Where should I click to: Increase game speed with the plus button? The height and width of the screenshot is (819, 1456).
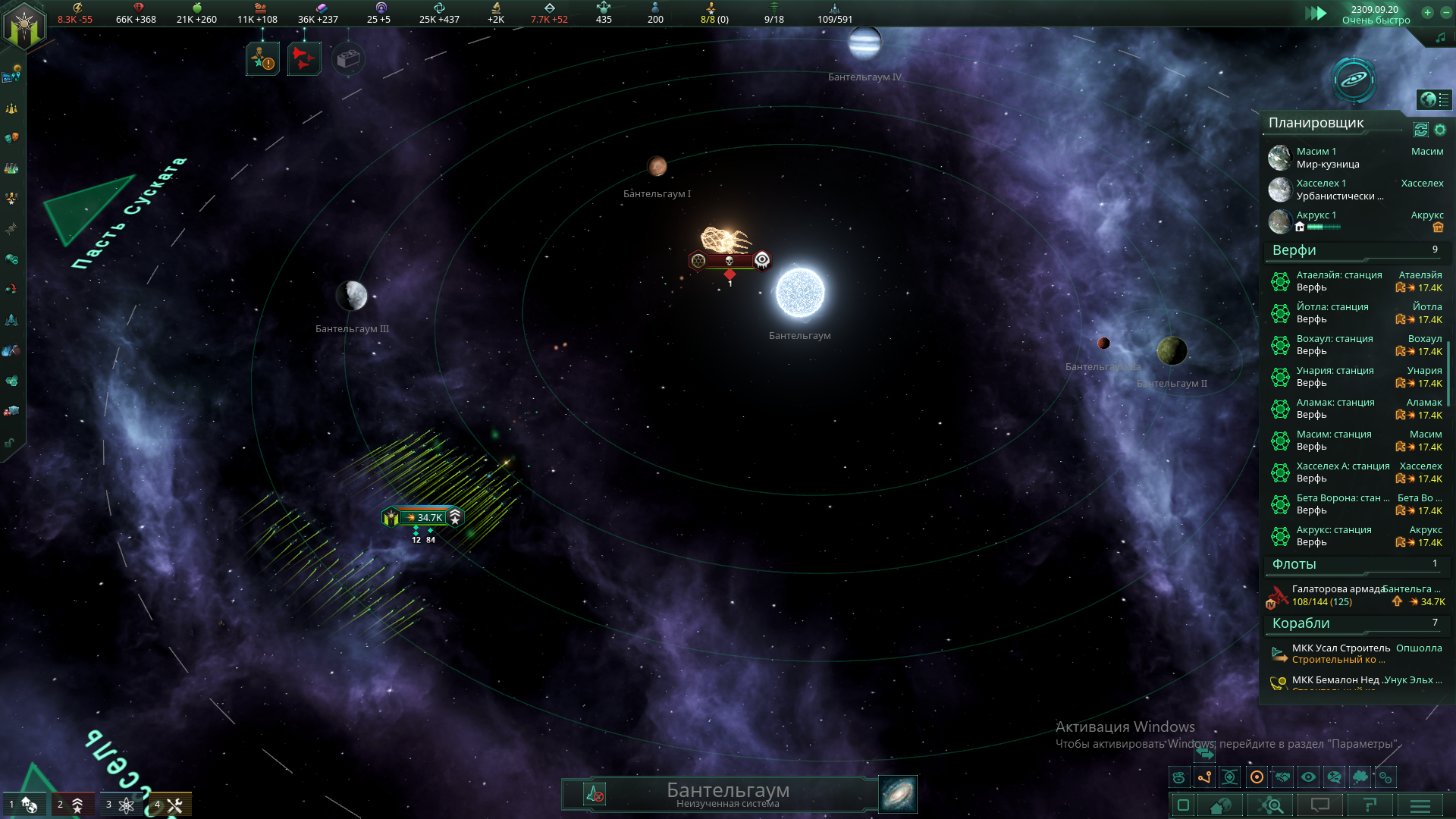point(1427,12)
